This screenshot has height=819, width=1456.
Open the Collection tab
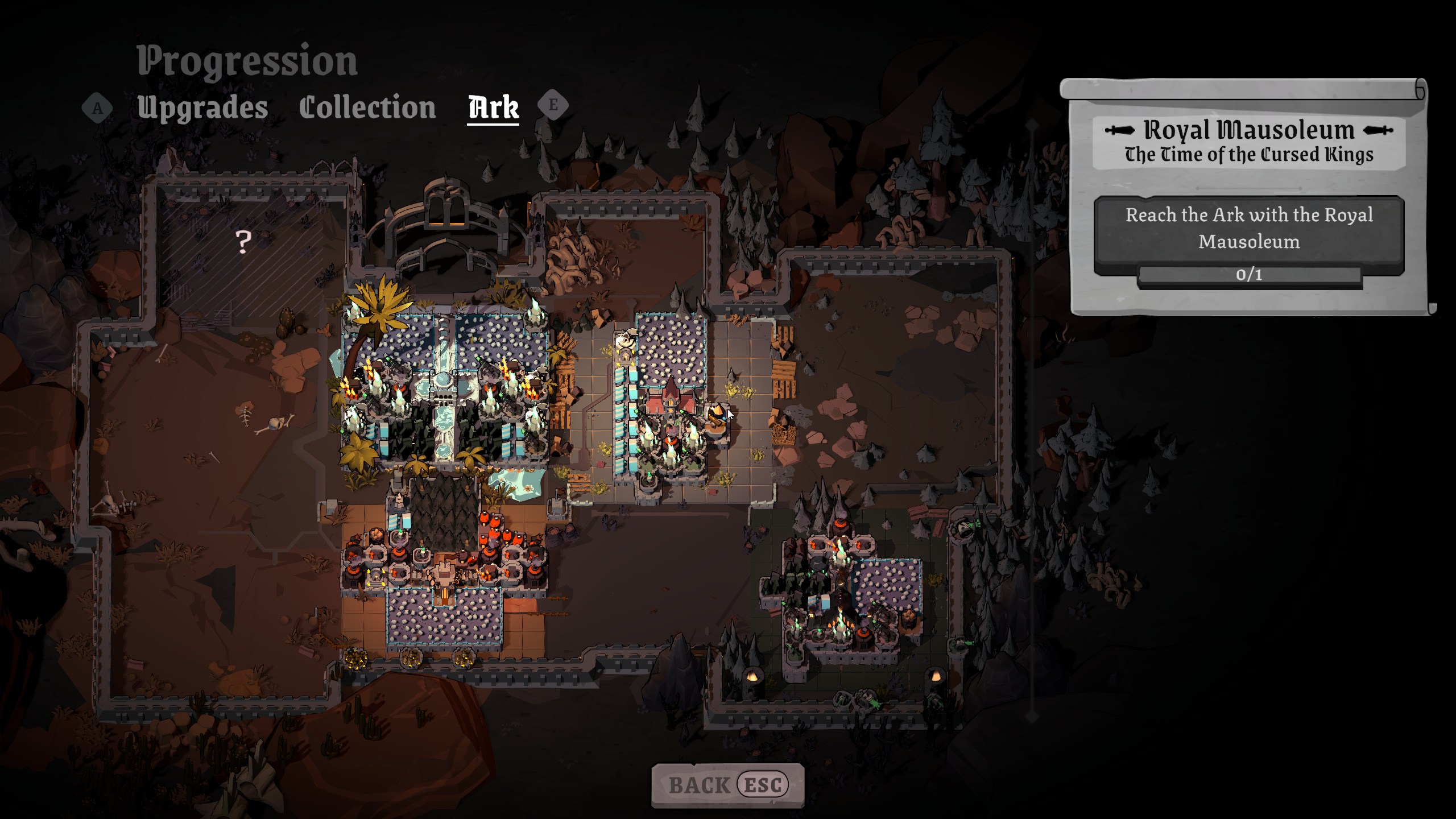(367, 107)
